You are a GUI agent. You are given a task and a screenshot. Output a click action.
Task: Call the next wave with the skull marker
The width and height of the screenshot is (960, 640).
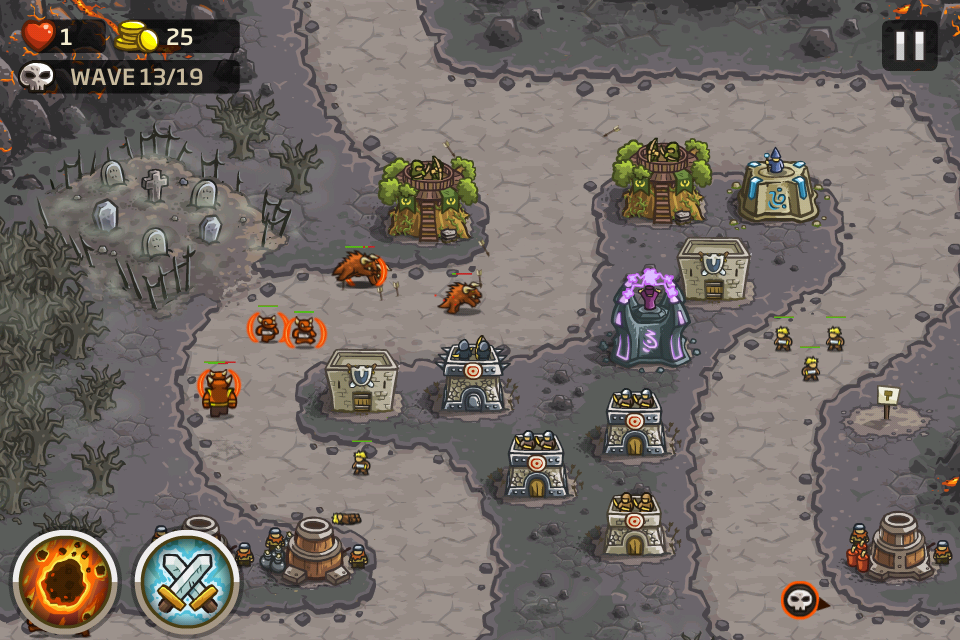pos(800,599)
